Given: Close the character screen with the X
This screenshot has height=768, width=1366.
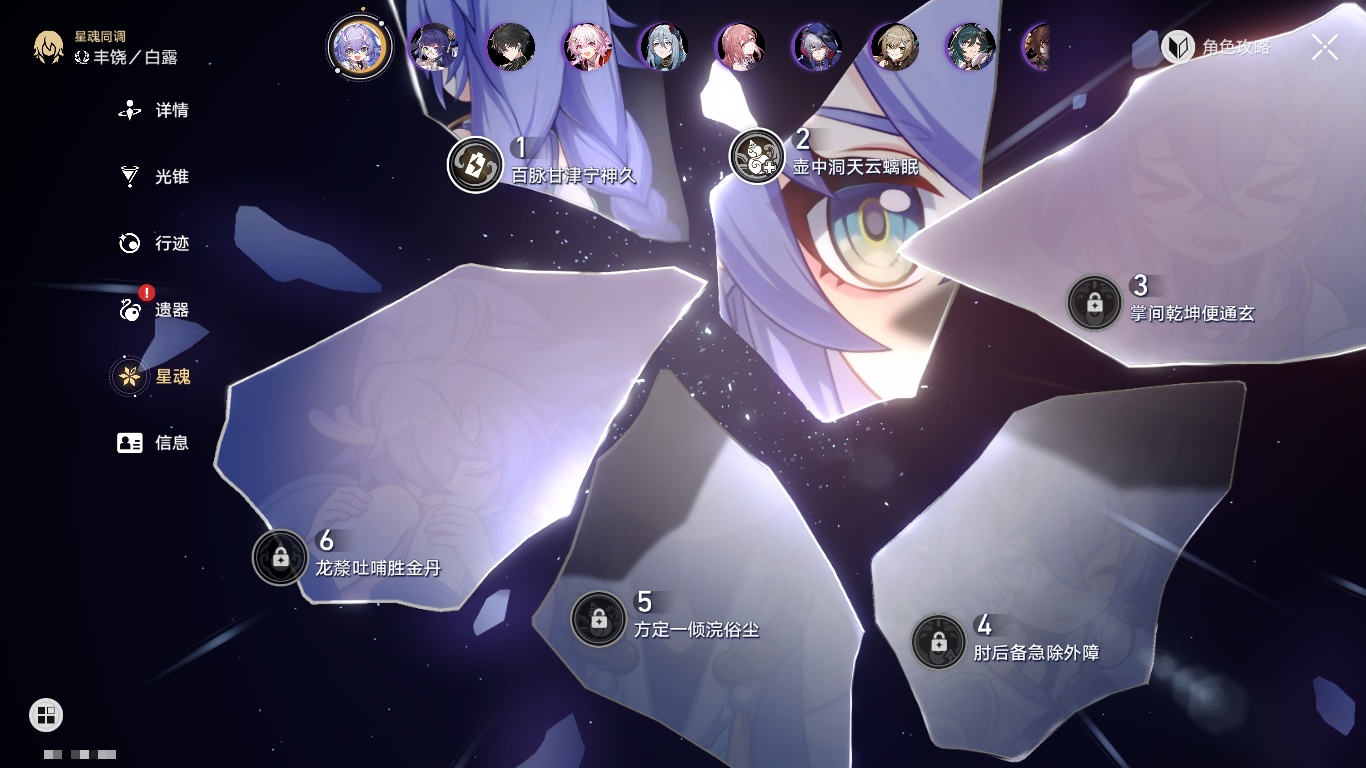Looking at the screenshot, I should 1325,46.
